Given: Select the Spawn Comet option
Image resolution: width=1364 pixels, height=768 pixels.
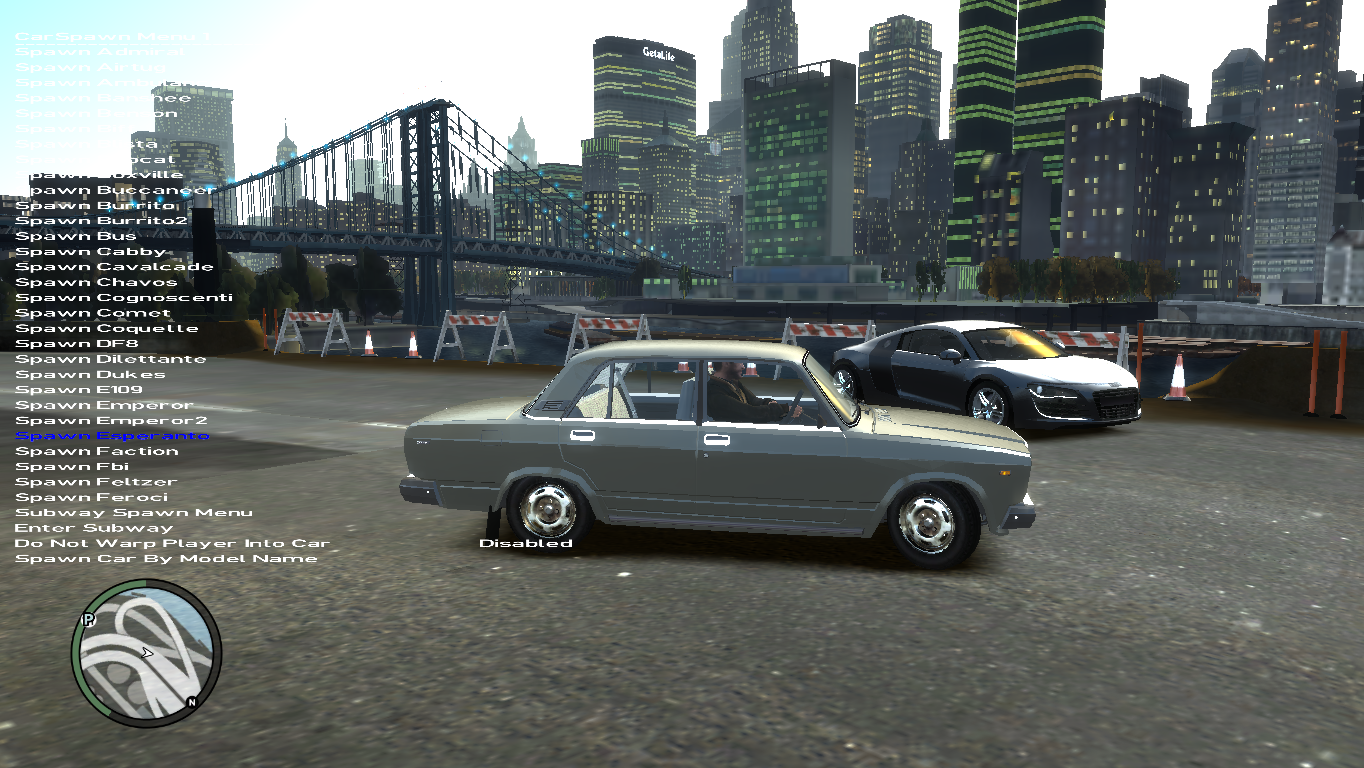Looking at the screenshot, I should click(x=93, y=313).
